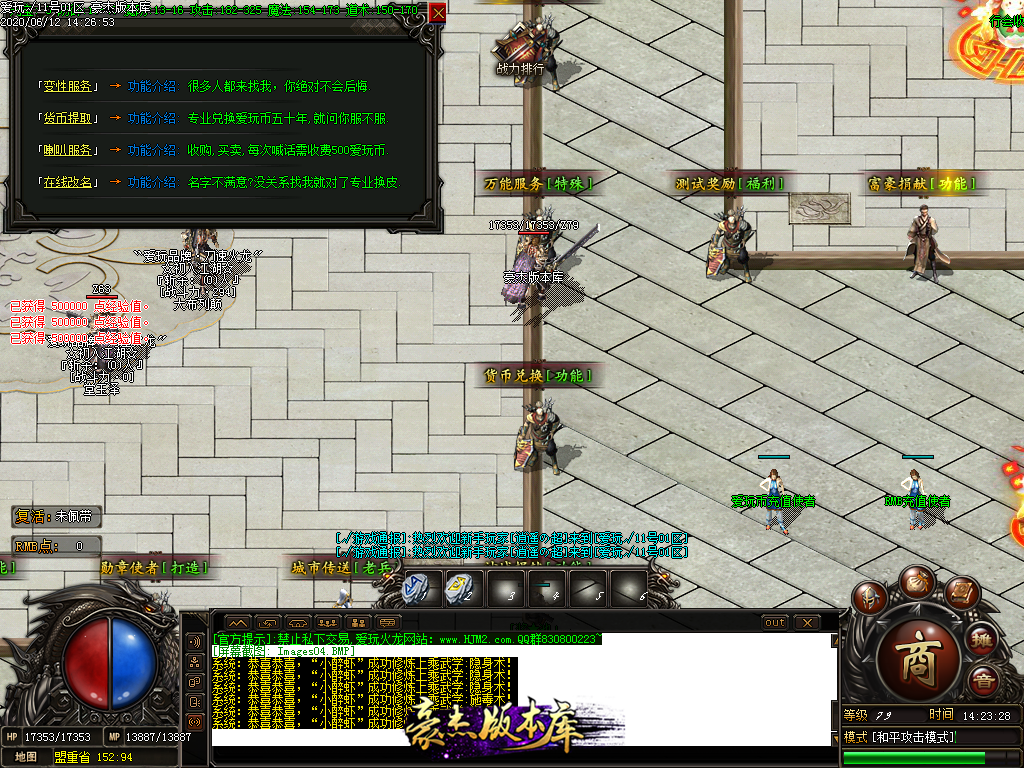1024x768 pixels.
Task: Close the chat panel with its X
Action: click(x=808, y=622)
